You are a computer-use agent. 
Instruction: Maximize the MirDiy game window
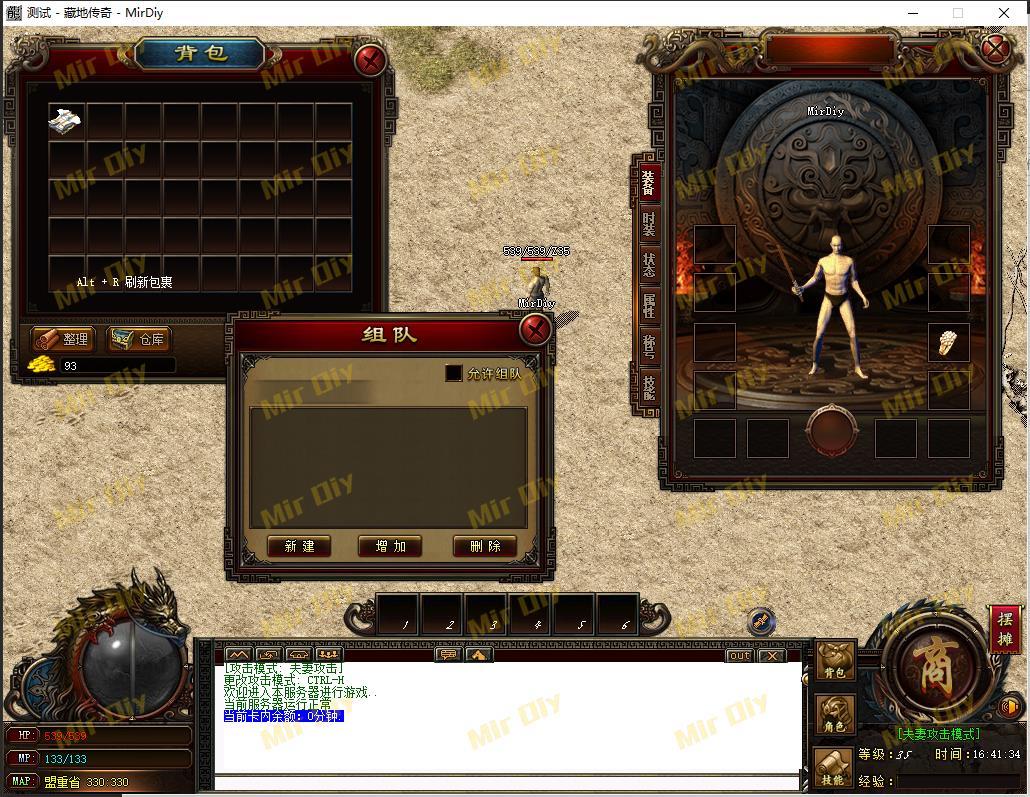pos(958,13)
